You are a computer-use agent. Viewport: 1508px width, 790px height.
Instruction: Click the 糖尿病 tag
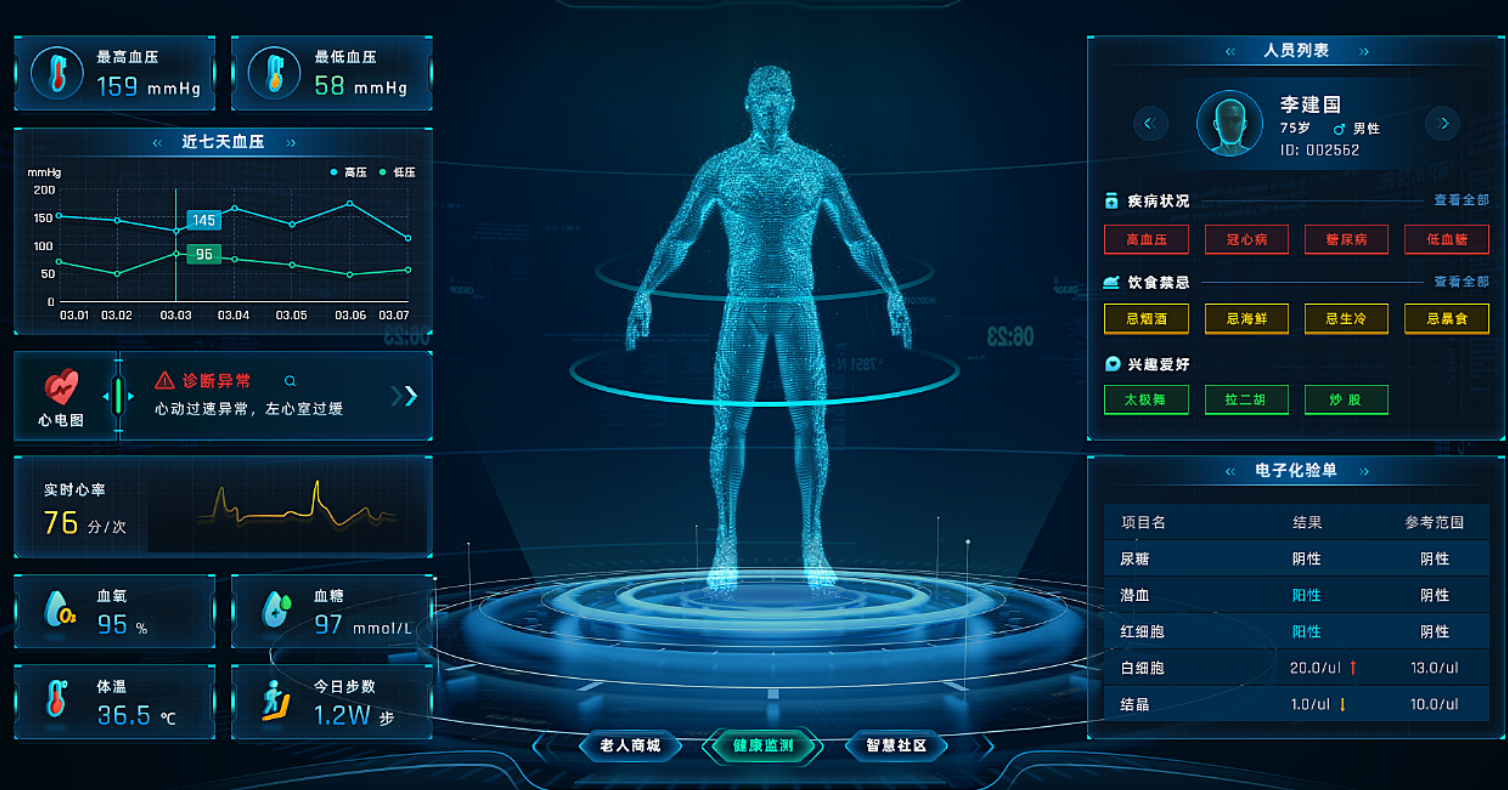(1346, 240)
